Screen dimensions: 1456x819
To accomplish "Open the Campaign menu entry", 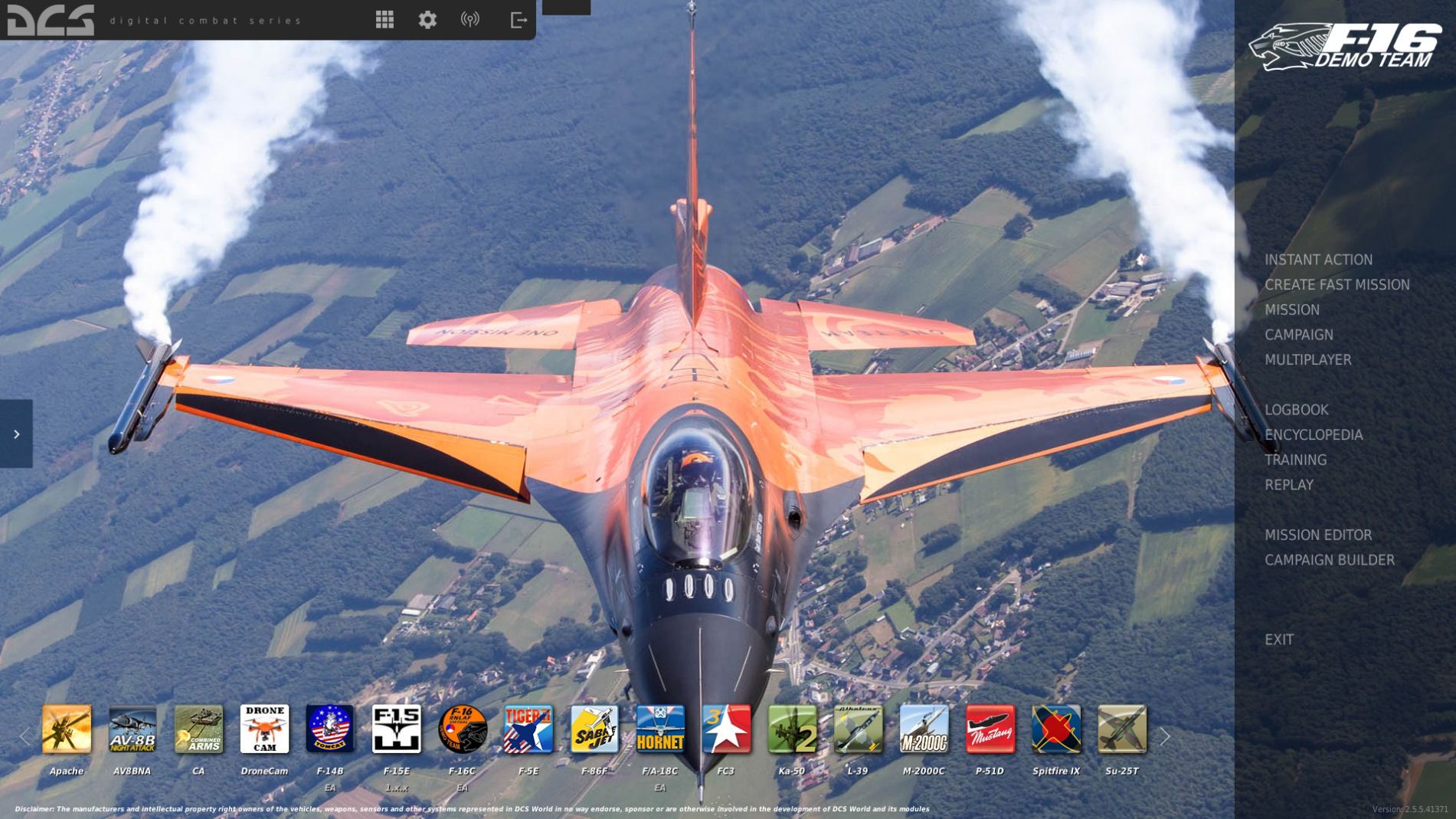I will pyautogui.click(x=1298, y=335).
